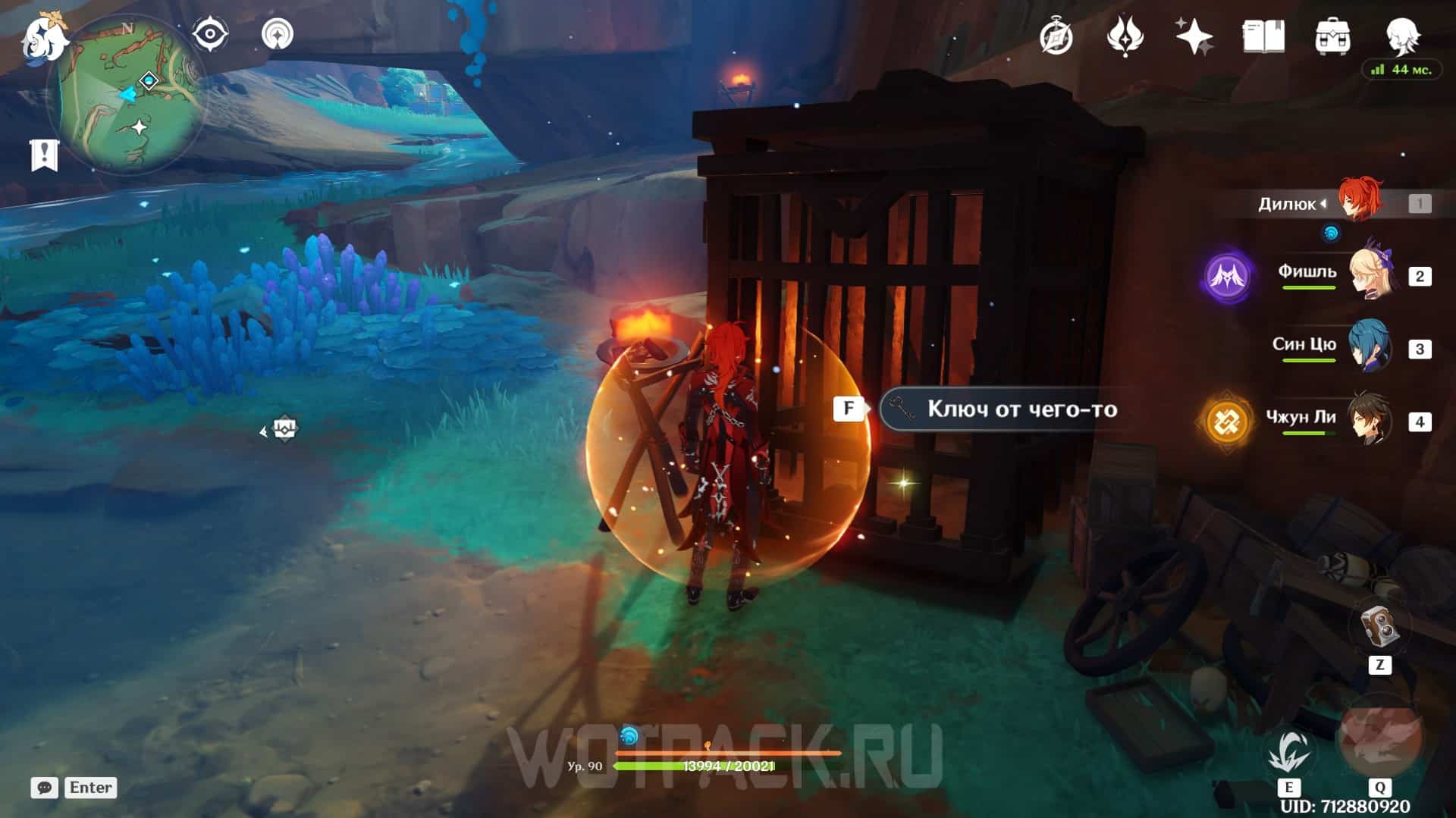This screenshot has height=818, width=1456.
Task: Open the character profile head icon
Action: pyautogui.click(x=1401, y=35)
